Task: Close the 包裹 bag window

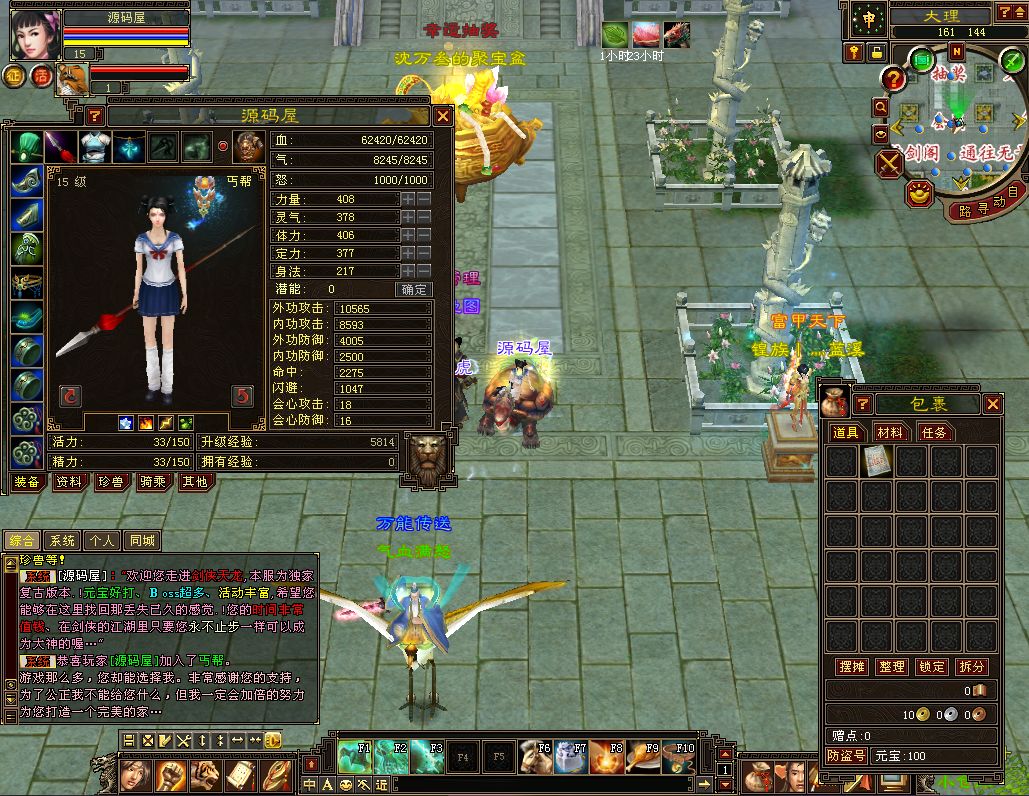Action: (x=992, y=404)
